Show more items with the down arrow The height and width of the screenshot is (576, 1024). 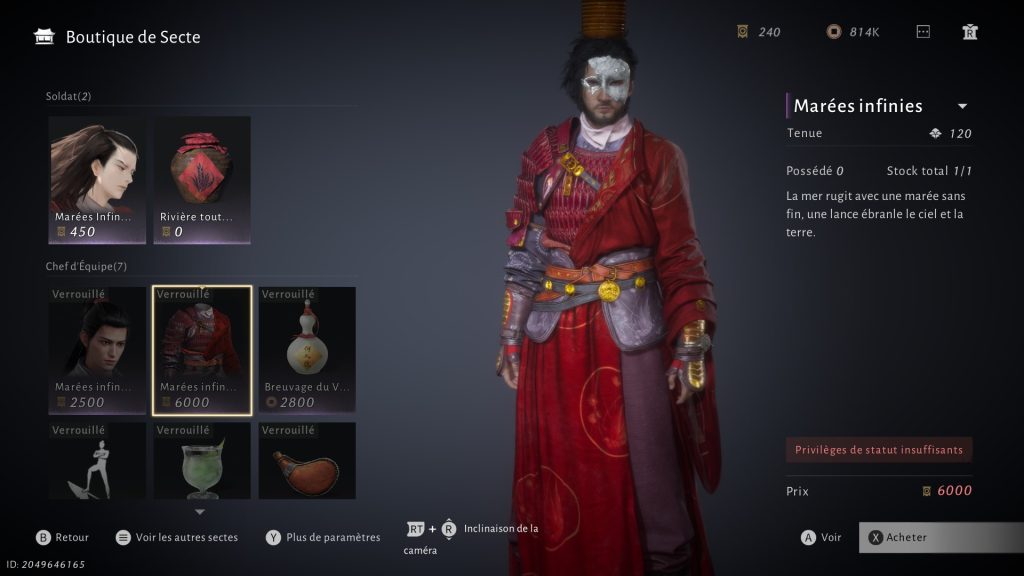200,512
